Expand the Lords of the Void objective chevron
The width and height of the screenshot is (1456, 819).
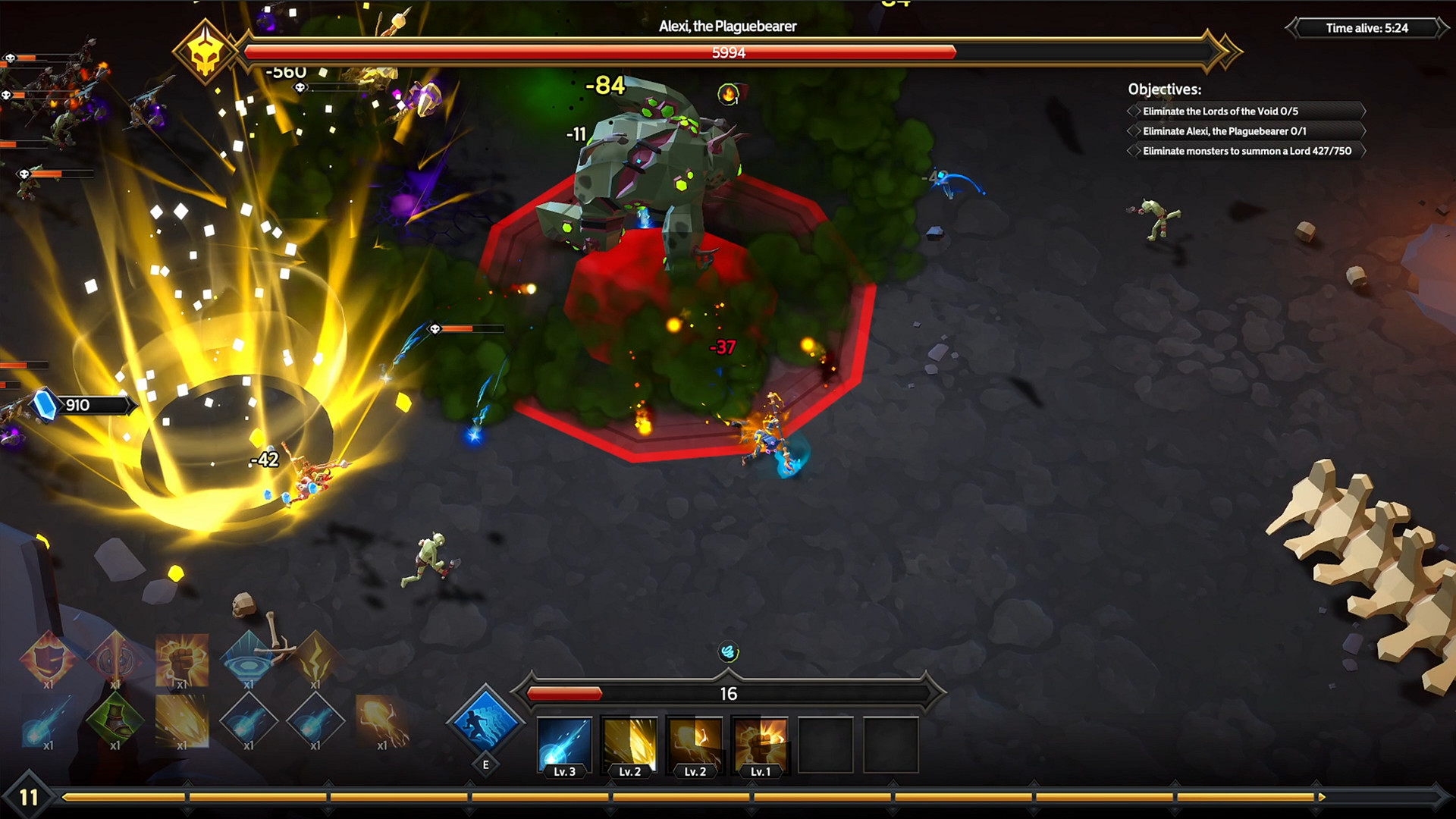[x=1133, y=111]
